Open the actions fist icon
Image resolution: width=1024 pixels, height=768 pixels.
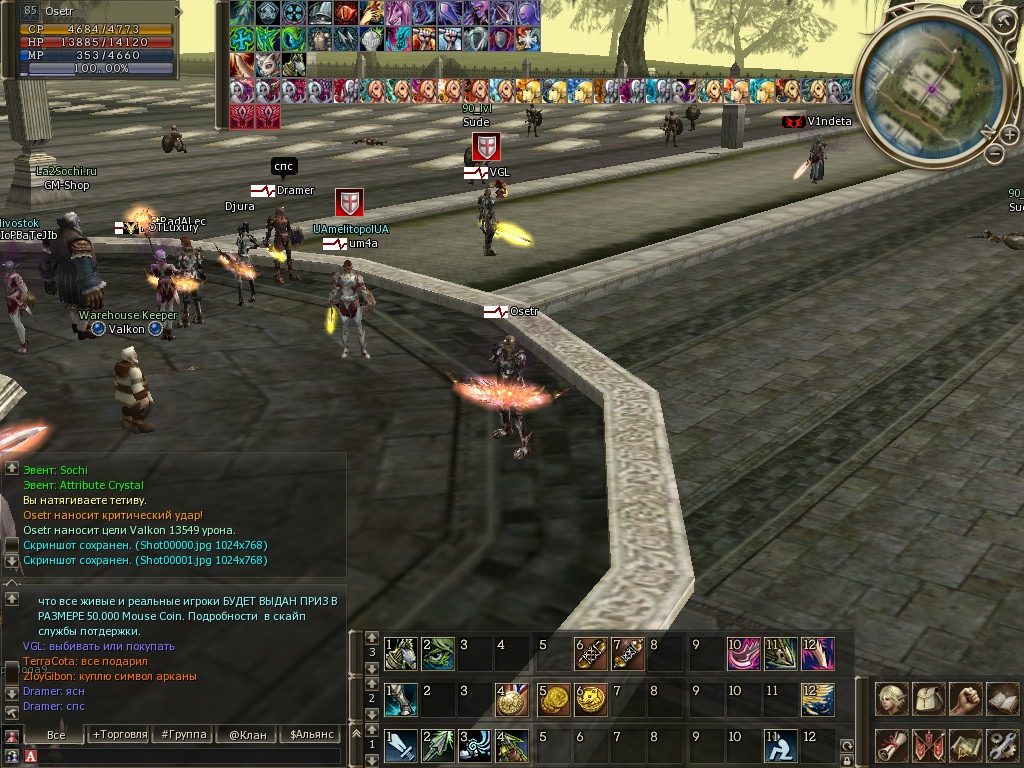(x=965, y=699)
